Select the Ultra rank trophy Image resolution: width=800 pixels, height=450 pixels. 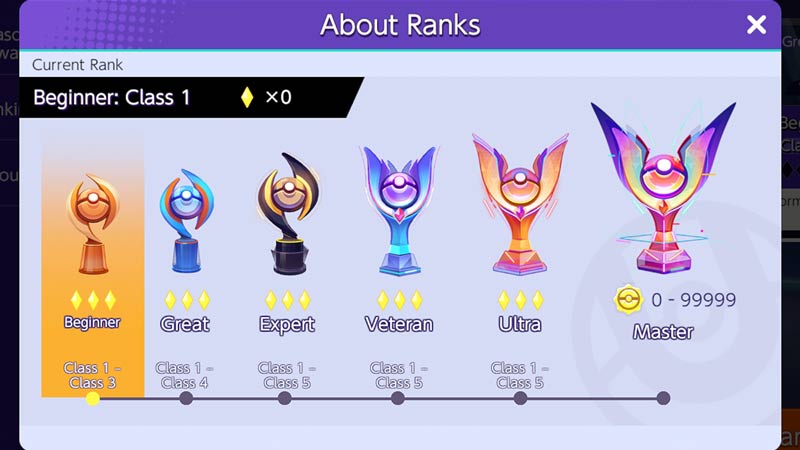click(x=520, y=205)
